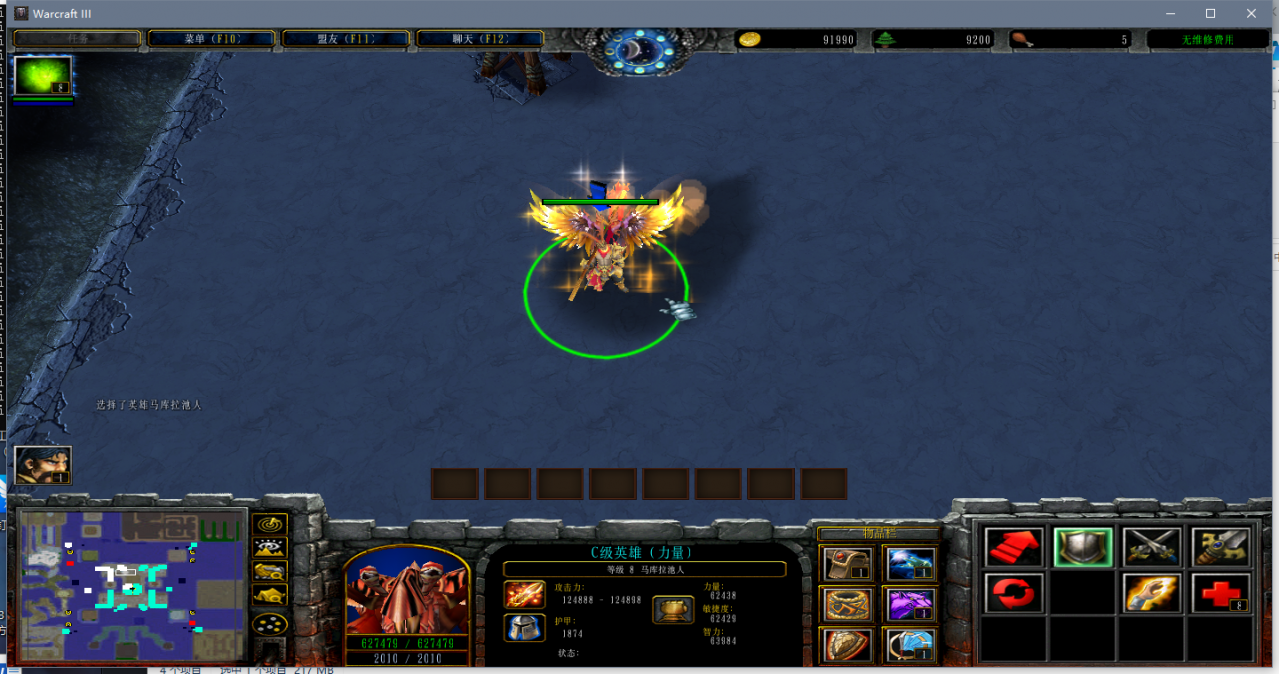This screenshot has height=674, width=1279.
Task: Use the glowing hand ability
Action: [x=1152, y=593]
